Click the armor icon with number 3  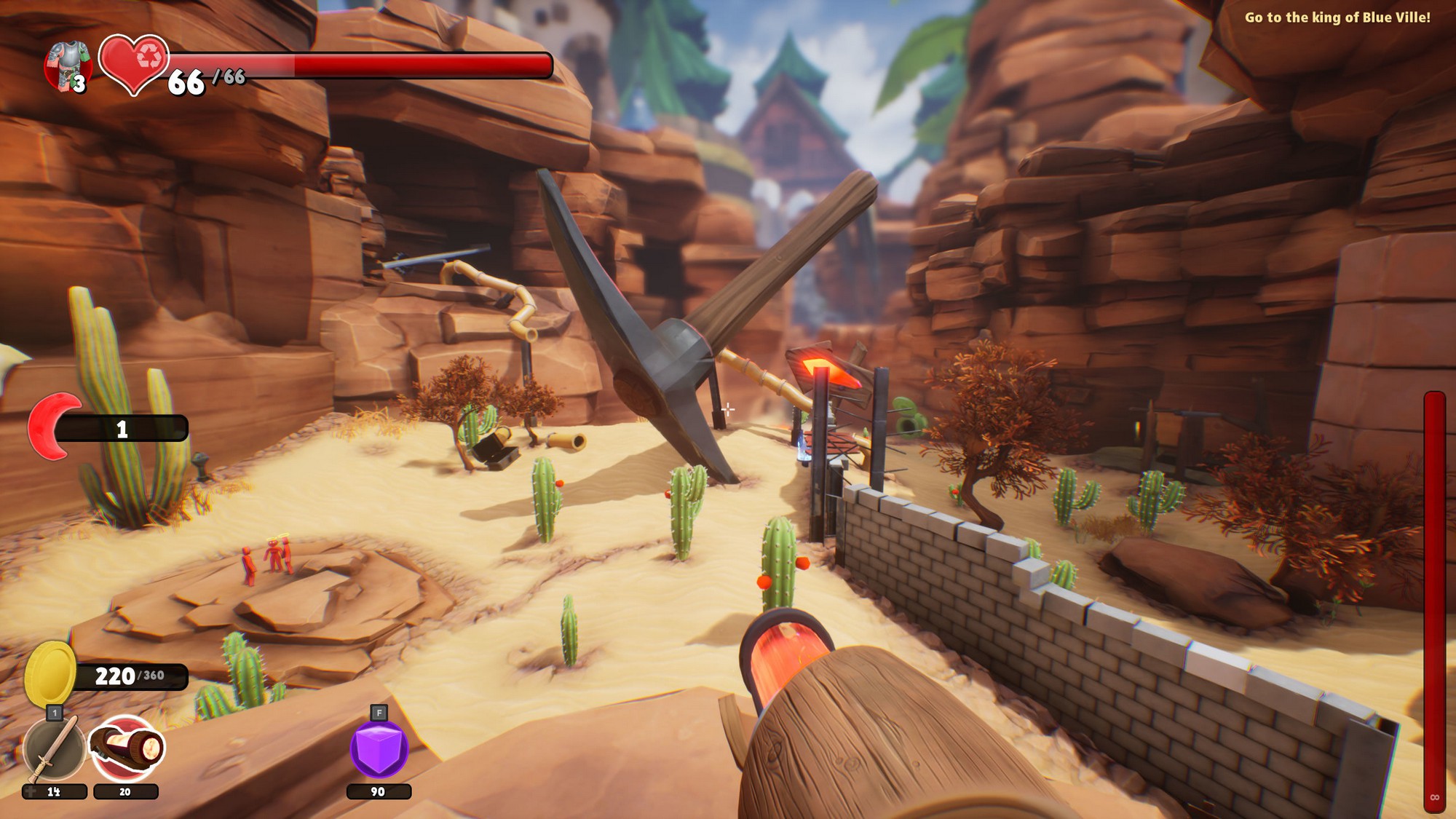[x=67, y=67]
